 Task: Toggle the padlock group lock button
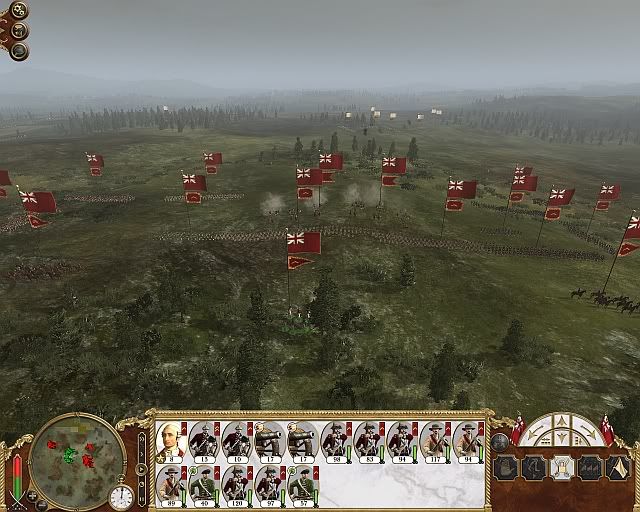point(561,467)
